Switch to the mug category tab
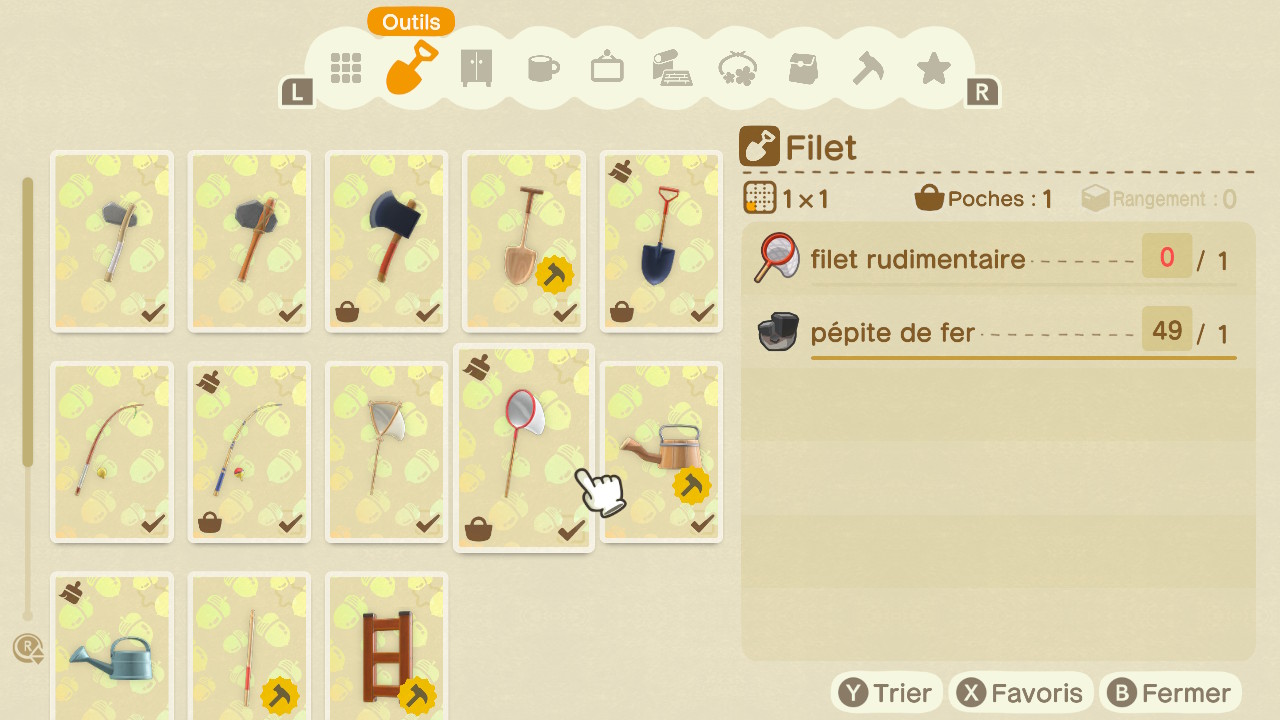 (542, 68)
